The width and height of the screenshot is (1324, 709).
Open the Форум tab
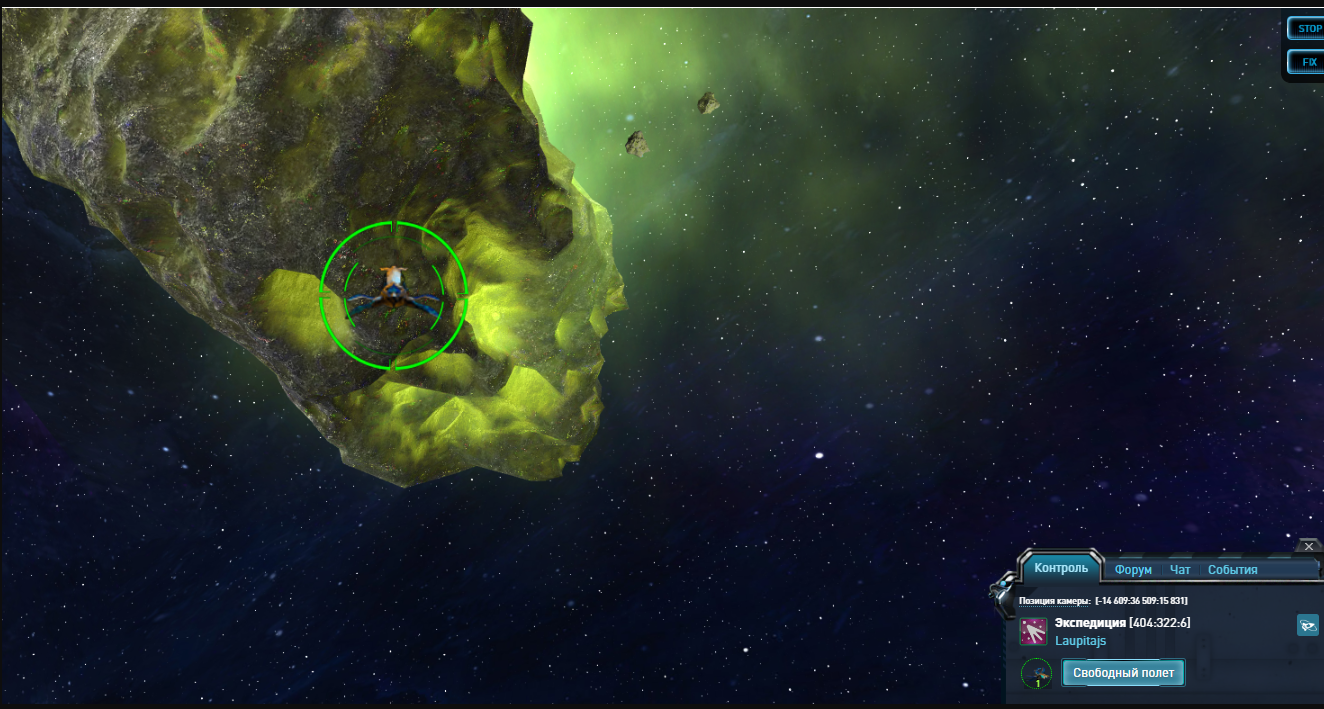pyautogui.click(x=1133, y=570)
